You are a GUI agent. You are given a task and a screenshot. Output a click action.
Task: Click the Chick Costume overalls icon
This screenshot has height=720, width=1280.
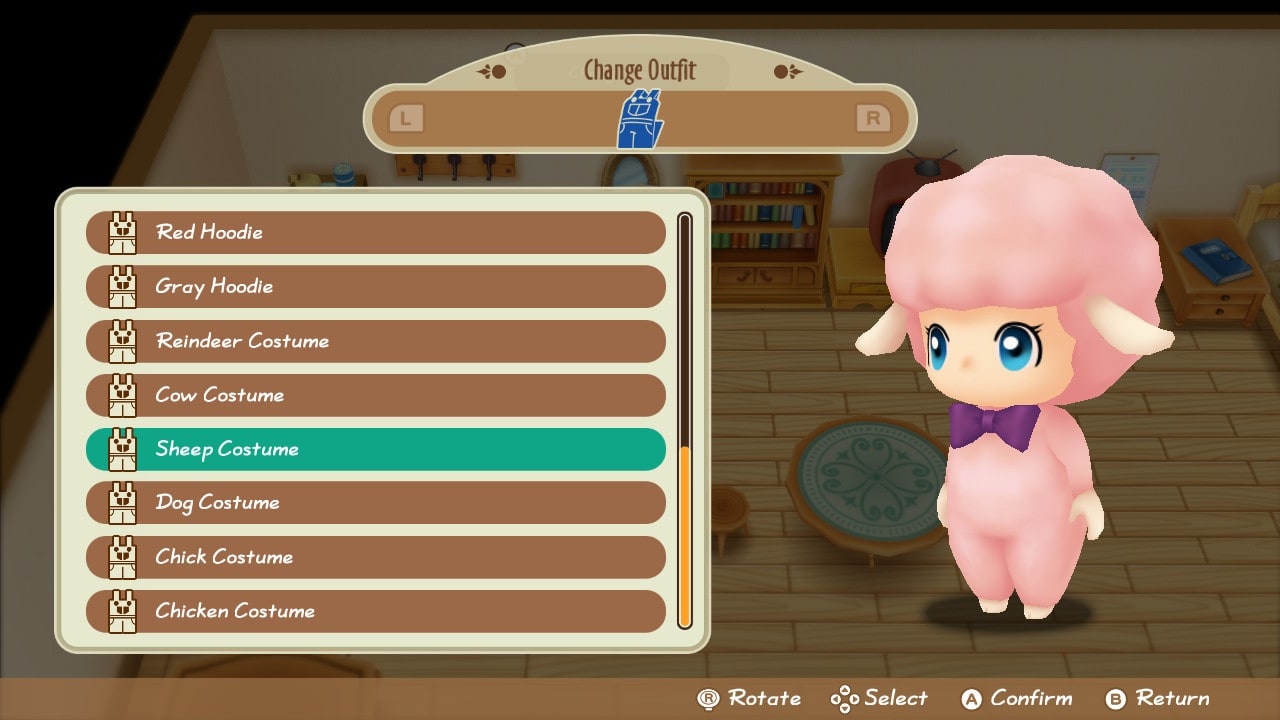[x=123, y=557]
